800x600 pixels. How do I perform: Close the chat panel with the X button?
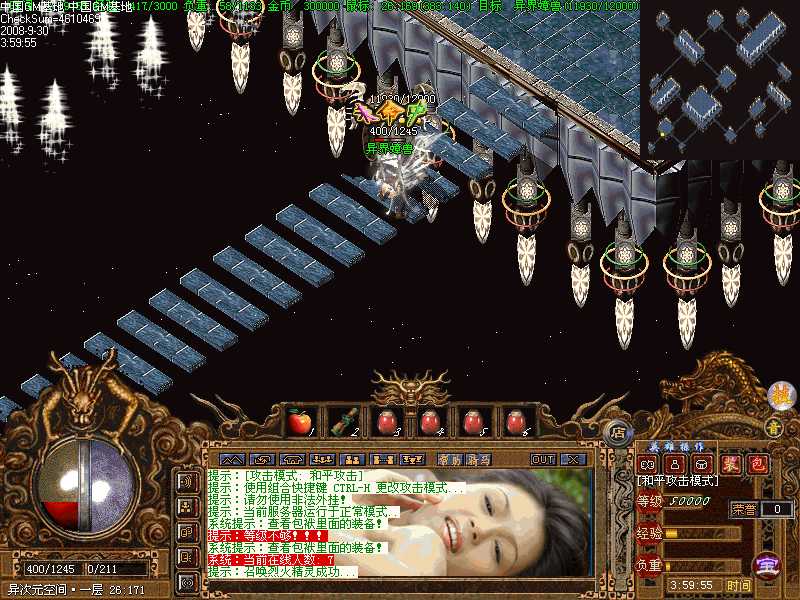click(573, 459)
